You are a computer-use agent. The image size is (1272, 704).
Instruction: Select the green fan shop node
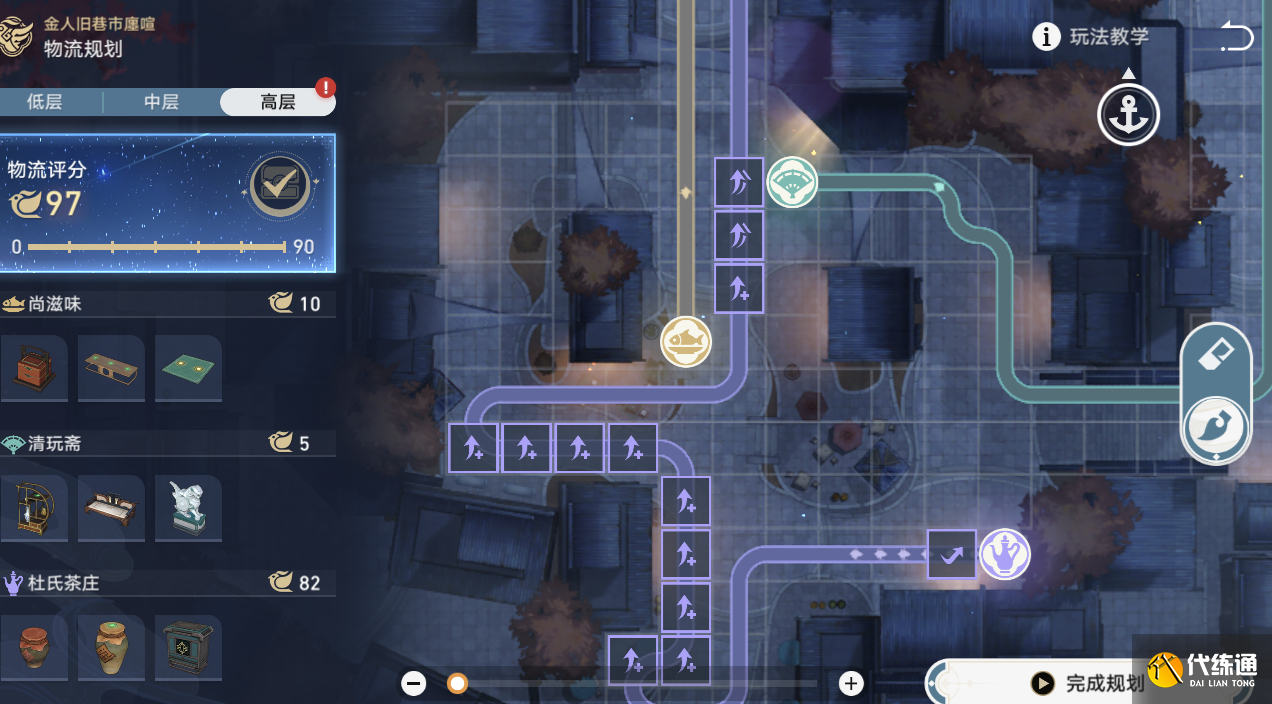[792, 182]
